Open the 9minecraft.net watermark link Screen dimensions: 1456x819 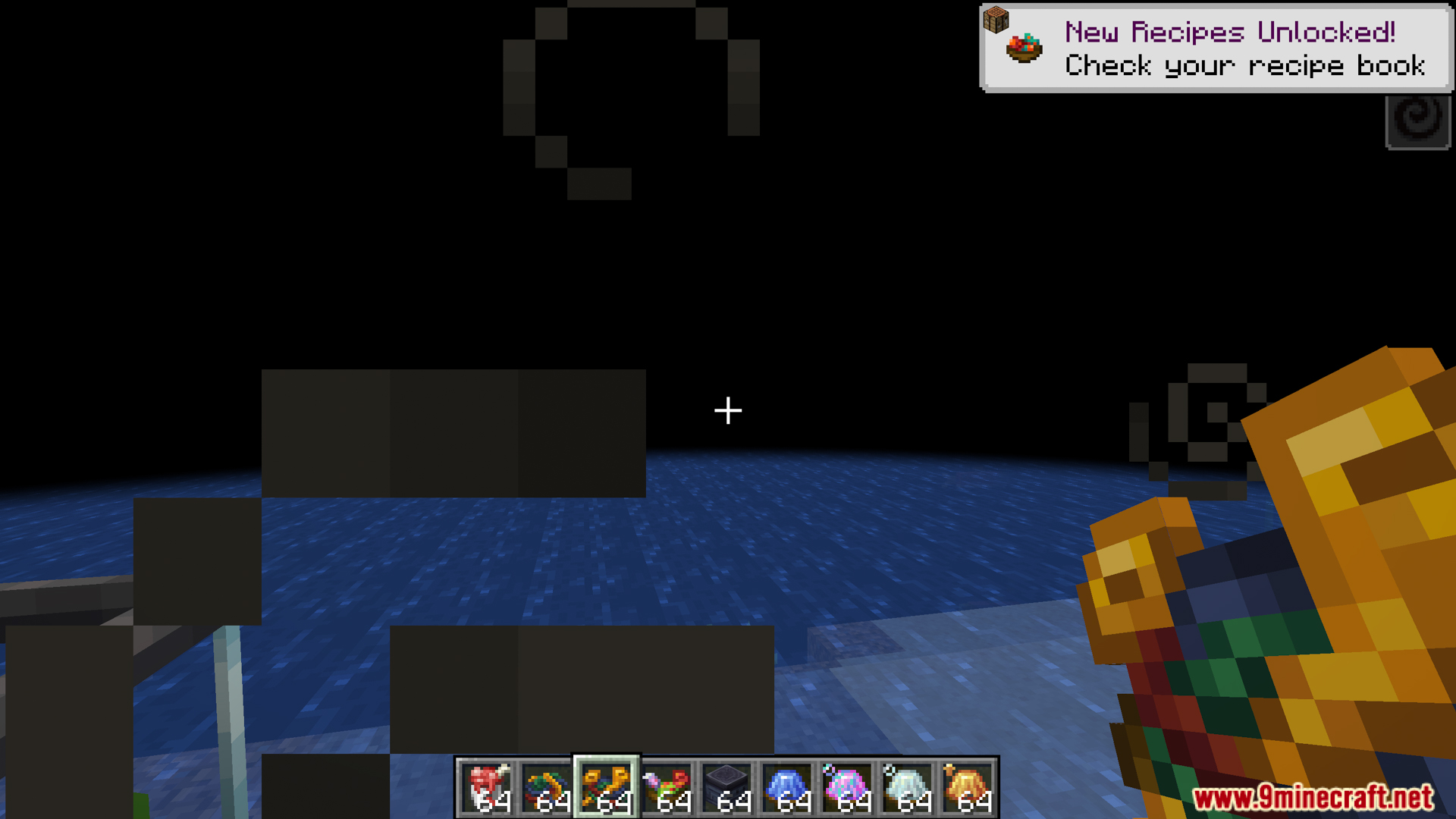pyautogui.click(x=1313, y=797)
